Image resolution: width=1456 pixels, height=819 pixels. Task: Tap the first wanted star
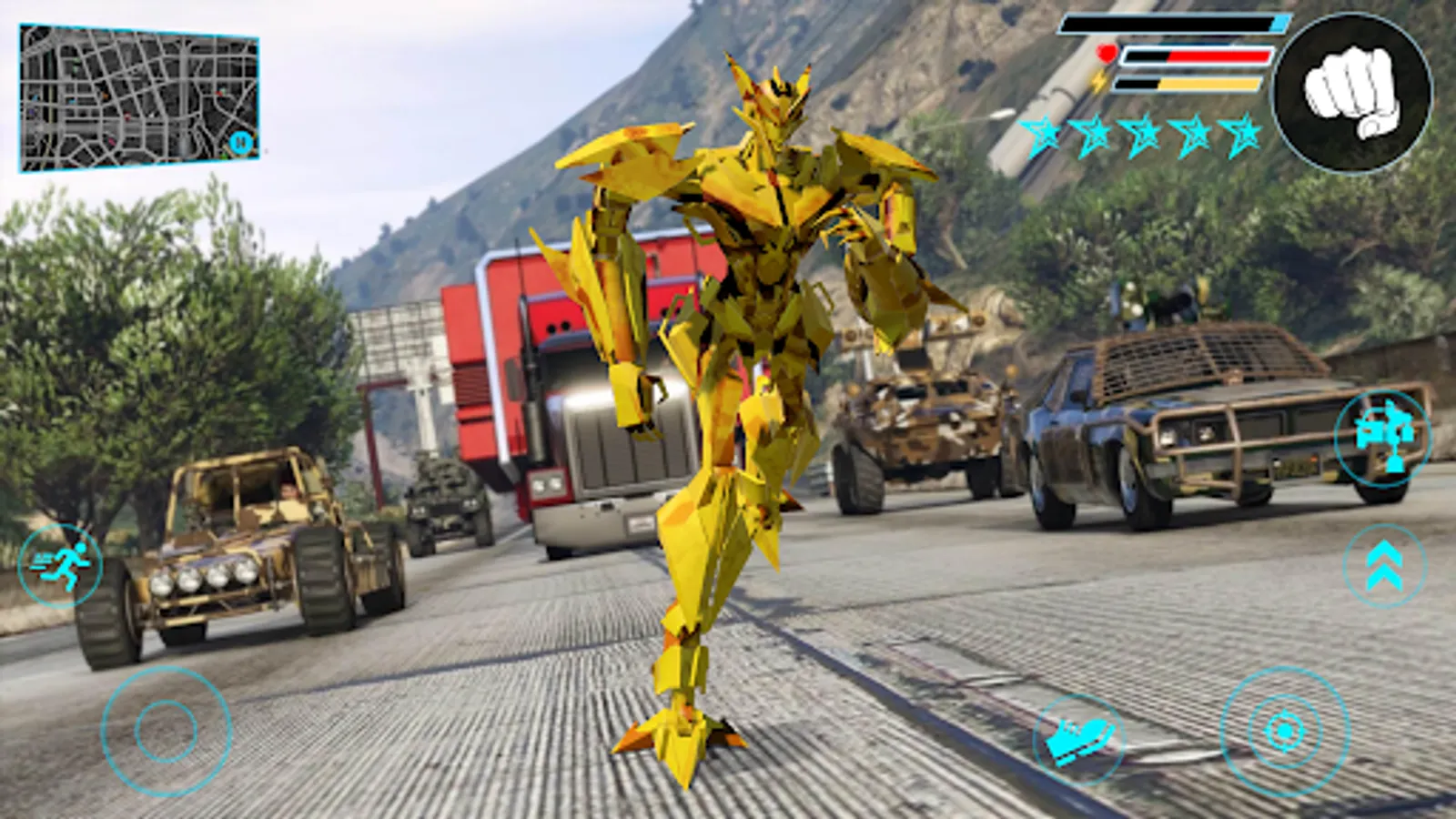pos(1043,135)
